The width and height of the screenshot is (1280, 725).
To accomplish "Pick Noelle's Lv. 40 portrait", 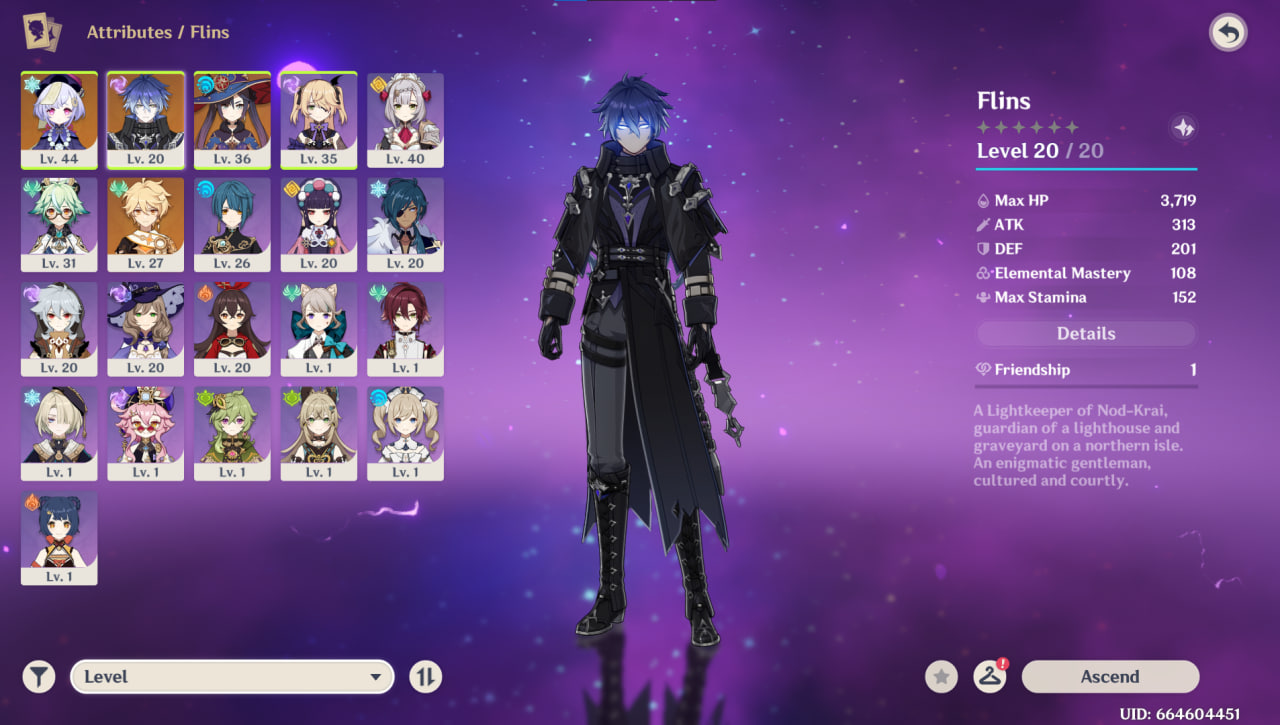I will click(405, 120).
